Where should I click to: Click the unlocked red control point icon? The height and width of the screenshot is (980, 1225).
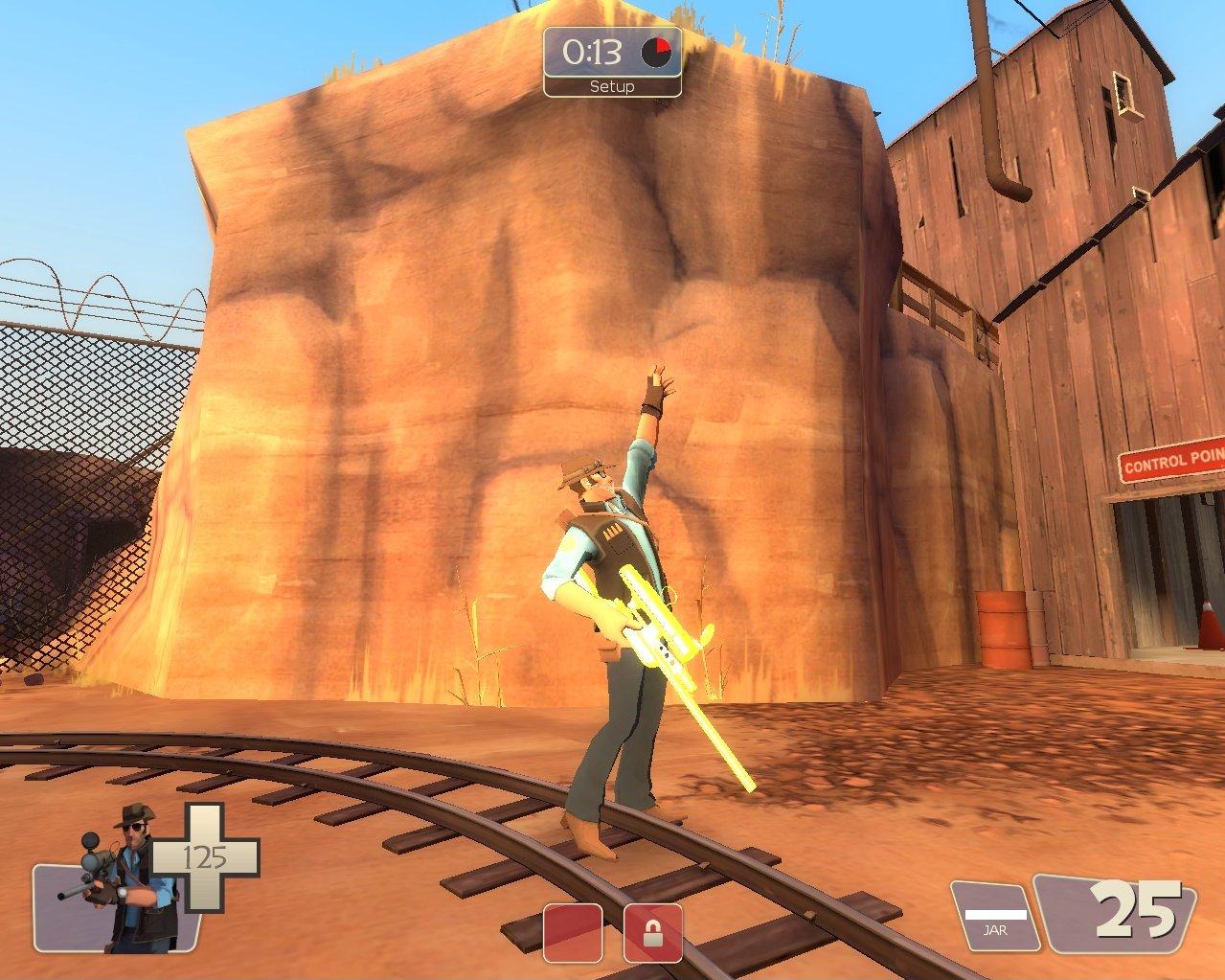pos(573,932)
